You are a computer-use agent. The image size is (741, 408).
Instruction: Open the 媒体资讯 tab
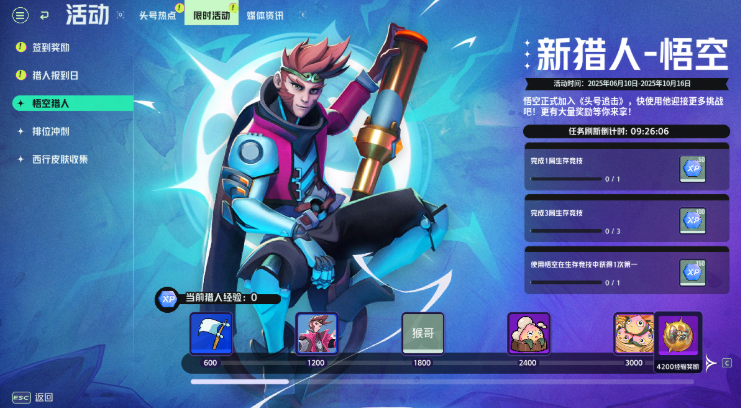pyautogui.click(x=265, y=15)
